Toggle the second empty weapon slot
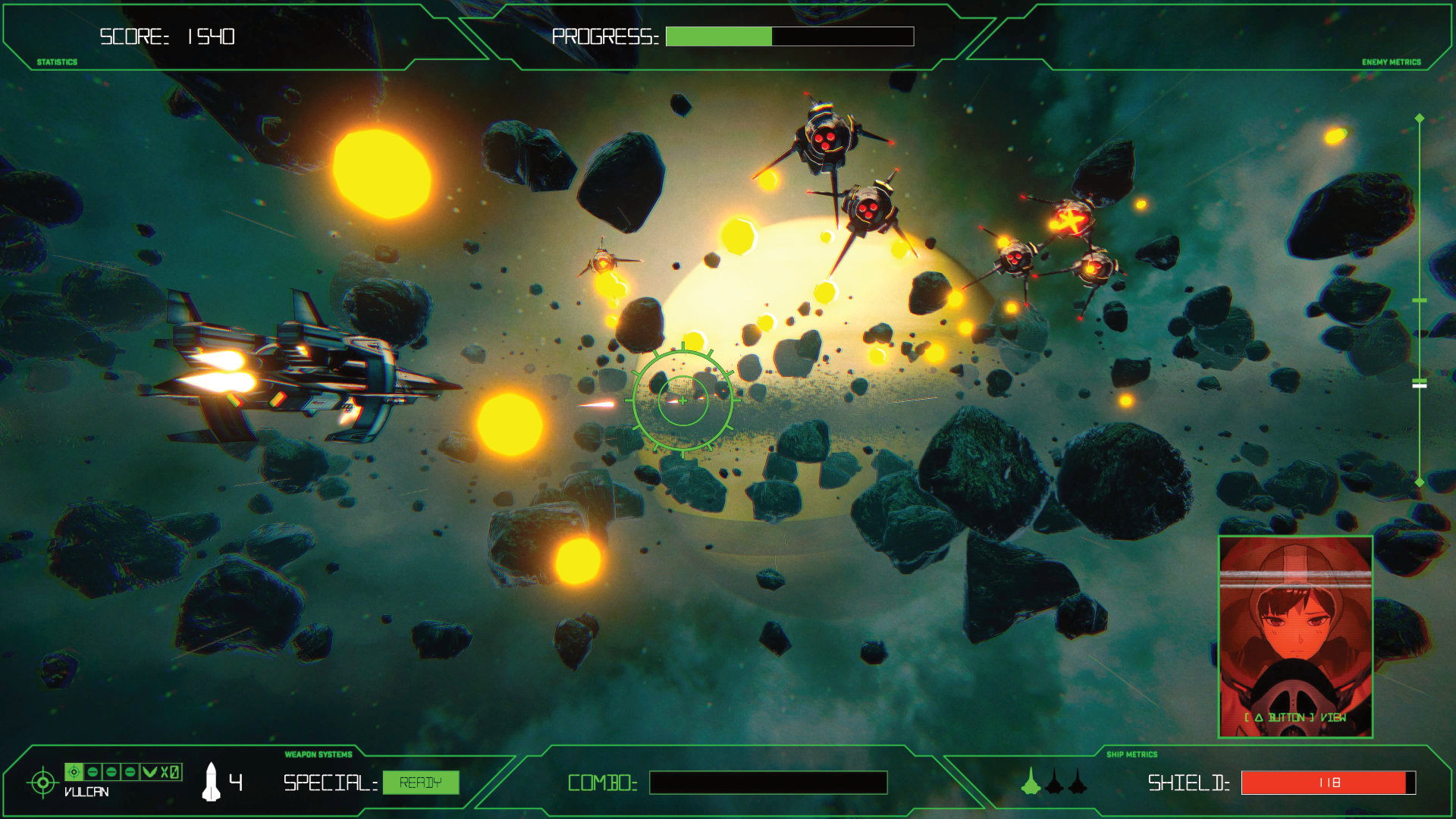 (x=111, y=772)
